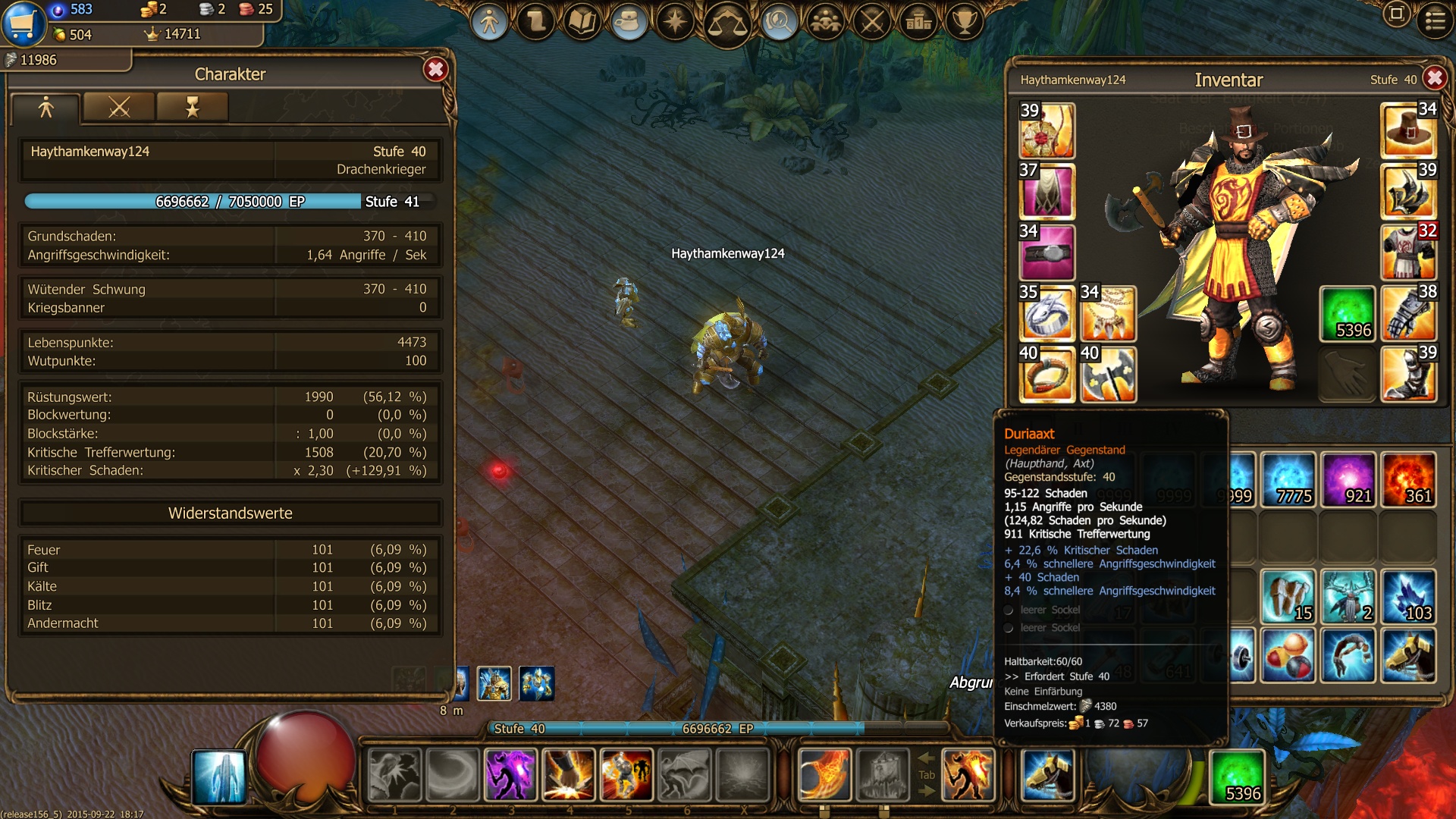The image size is (1456, 819).
Task: Switch to the crossed swords character tab
Action: (x=119, y=108)
